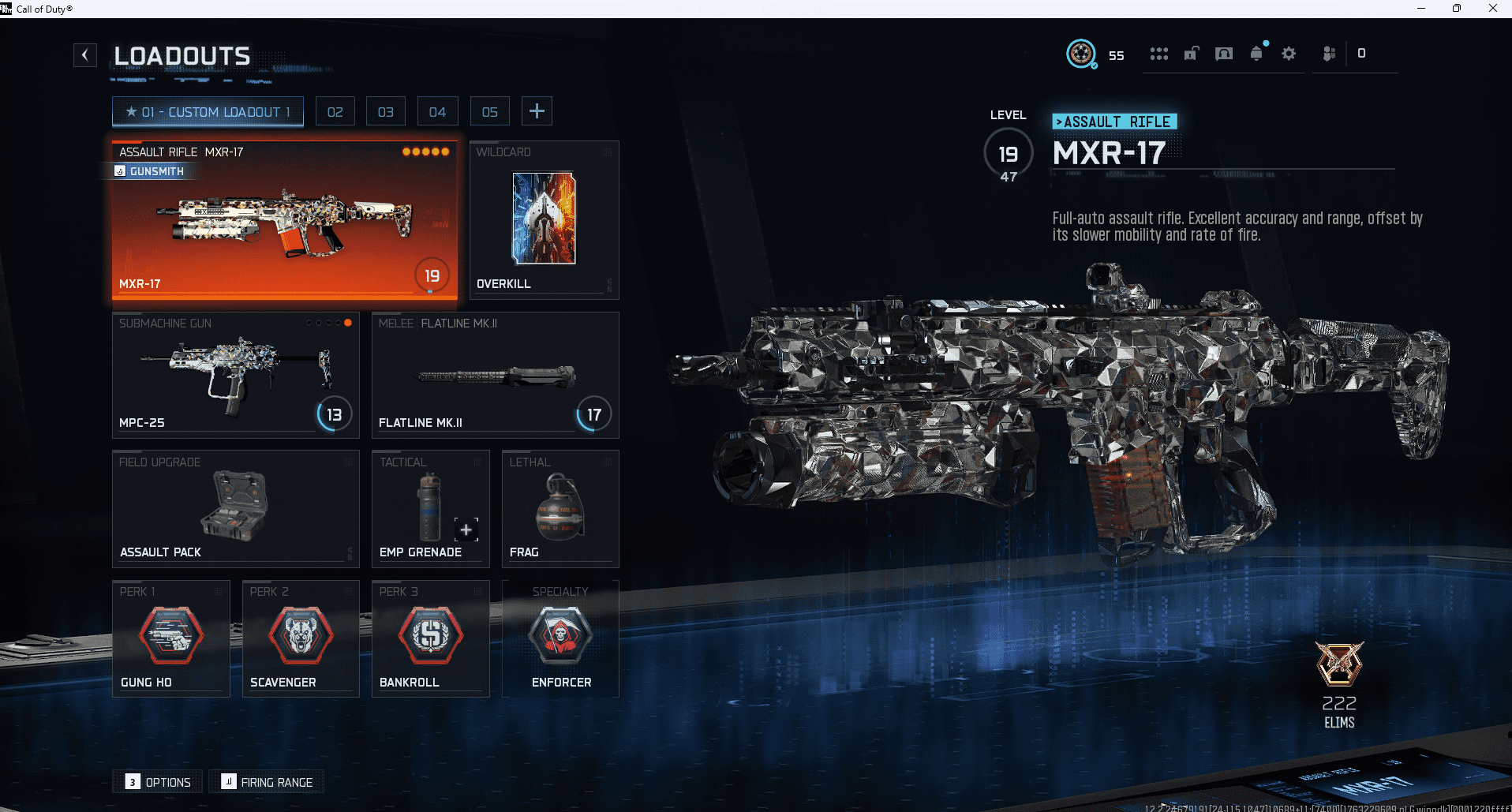Select the Bankroll perk icon

point(430,635)
